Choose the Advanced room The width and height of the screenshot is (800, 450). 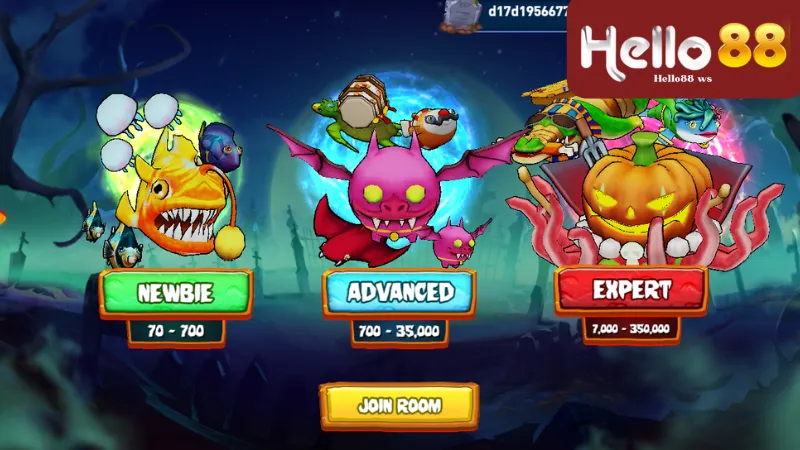400,293
